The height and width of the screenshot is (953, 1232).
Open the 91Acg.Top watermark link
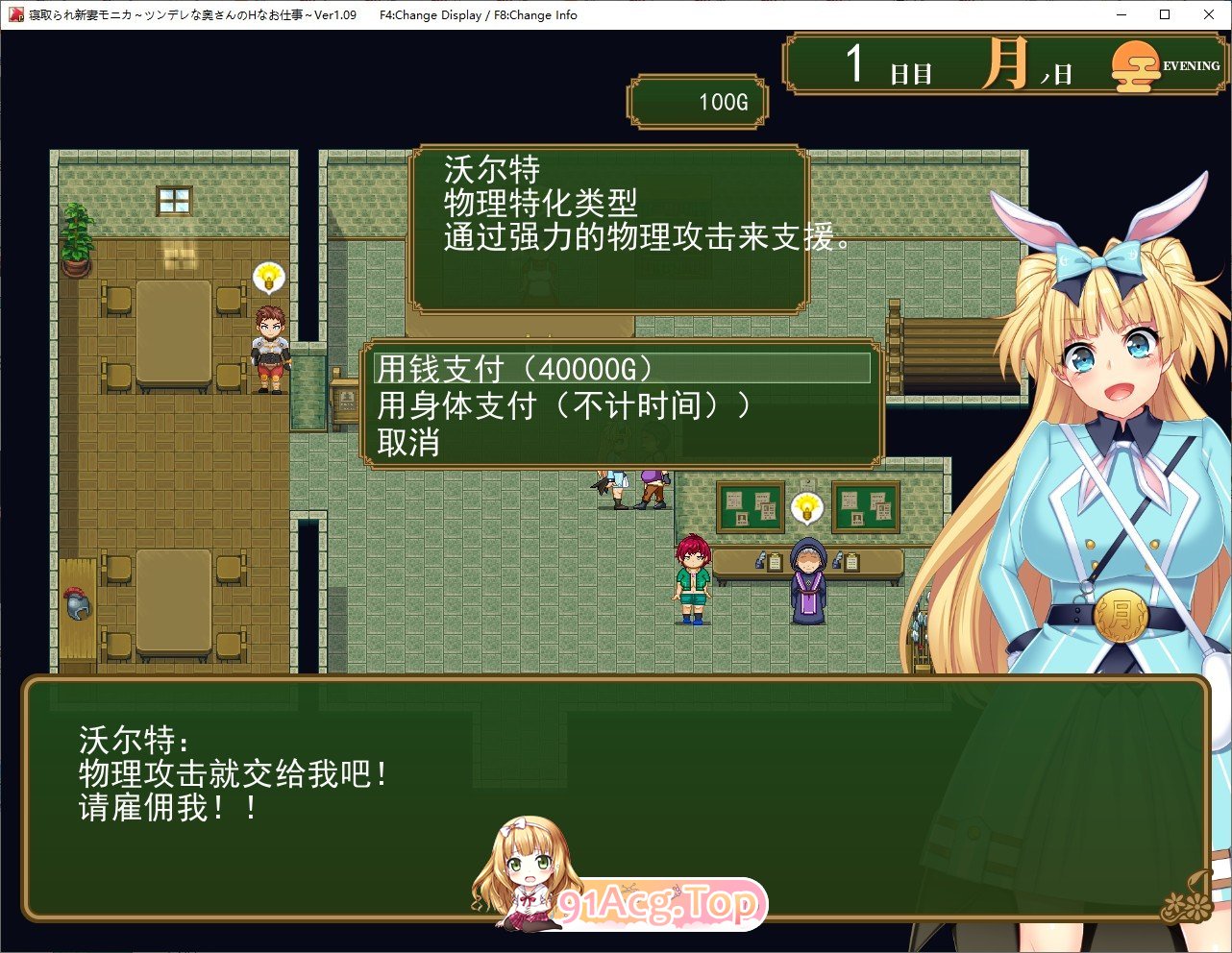[657, 901]
